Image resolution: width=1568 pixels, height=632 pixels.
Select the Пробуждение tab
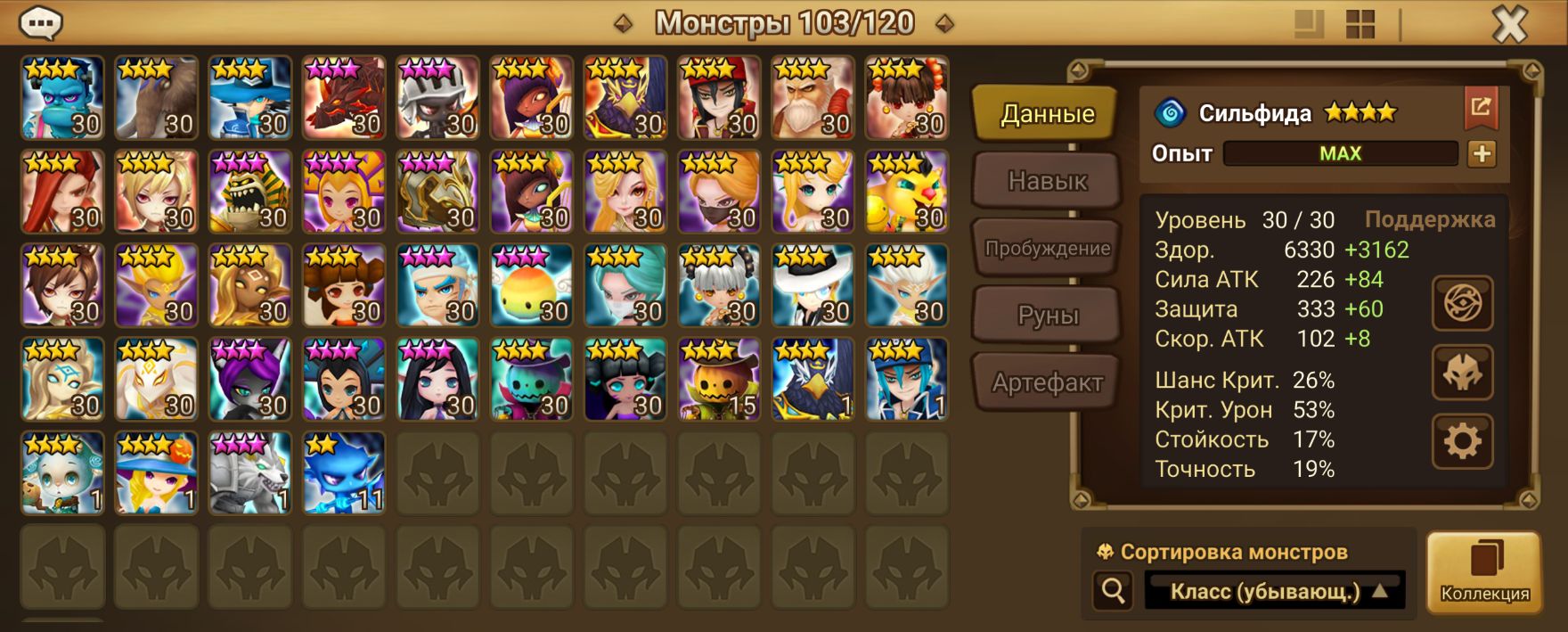tap(1046, 249)
